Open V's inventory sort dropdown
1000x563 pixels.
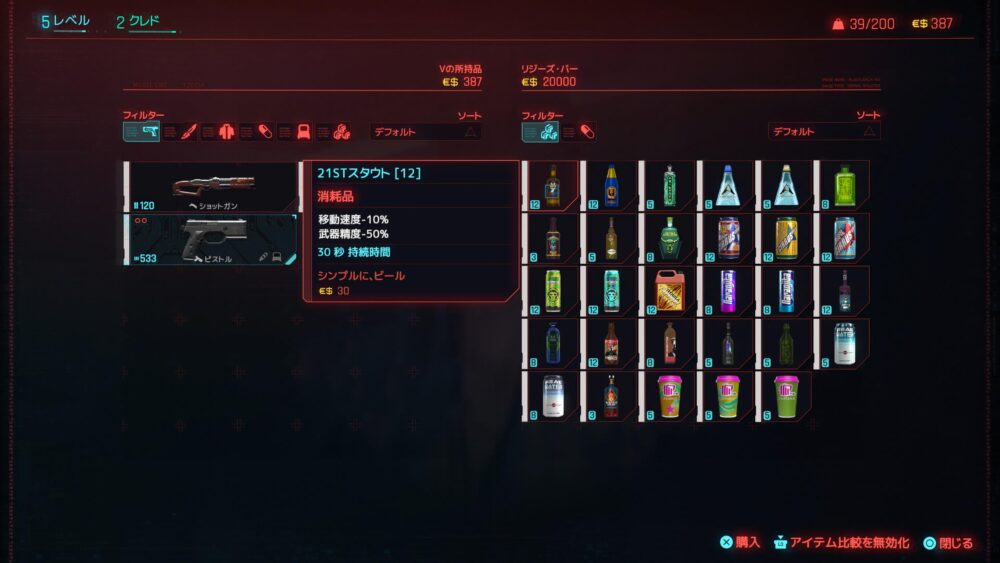pyautogui.click(x=425, y=131)
